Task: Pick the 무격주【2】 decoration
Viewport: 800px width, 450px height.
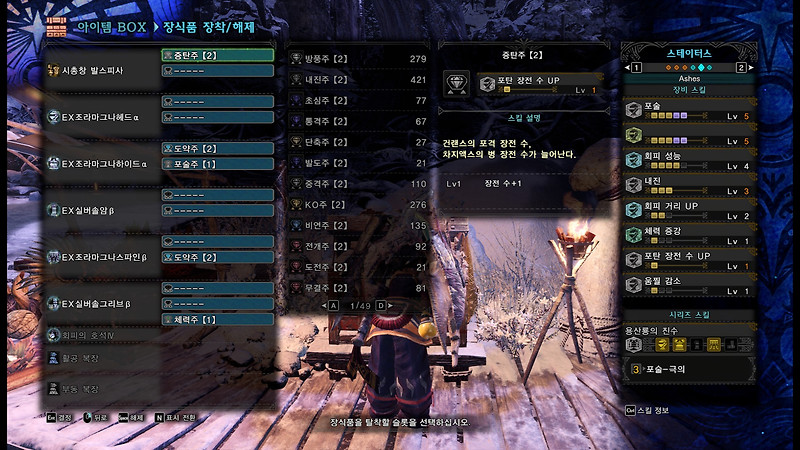Action: (359, 289)
